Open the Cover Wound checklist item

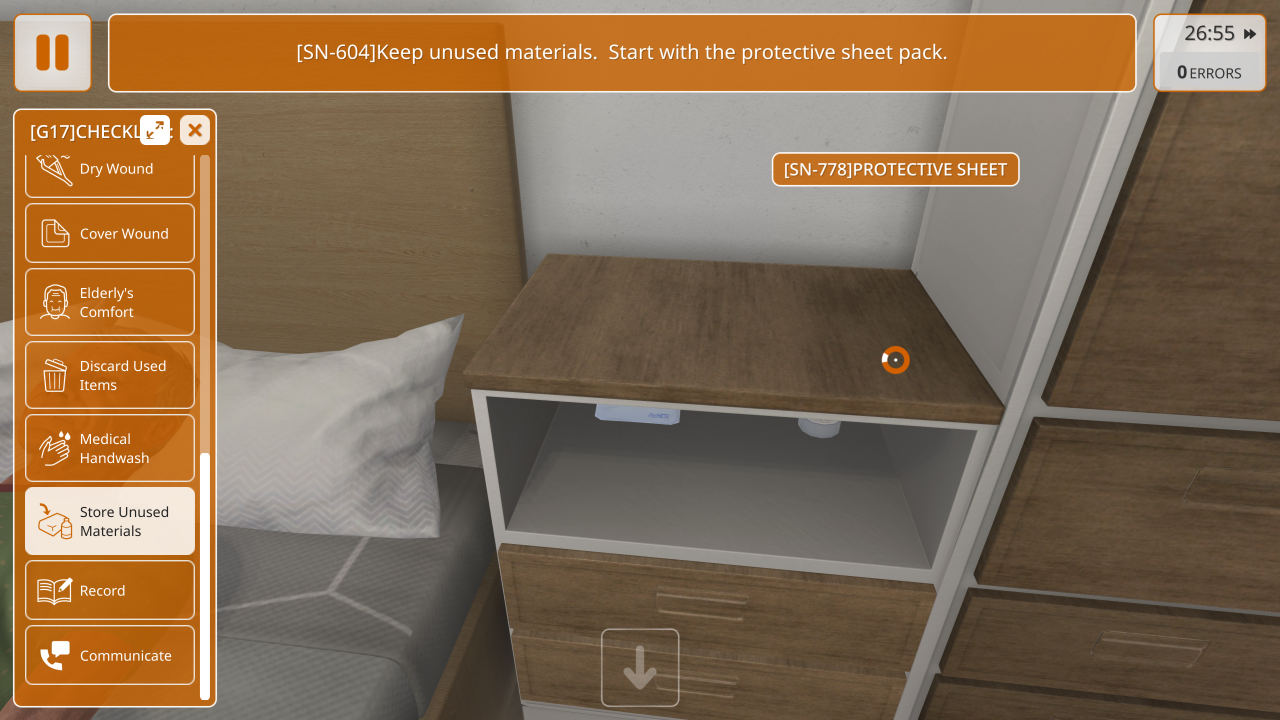click(x=110, y=234)
